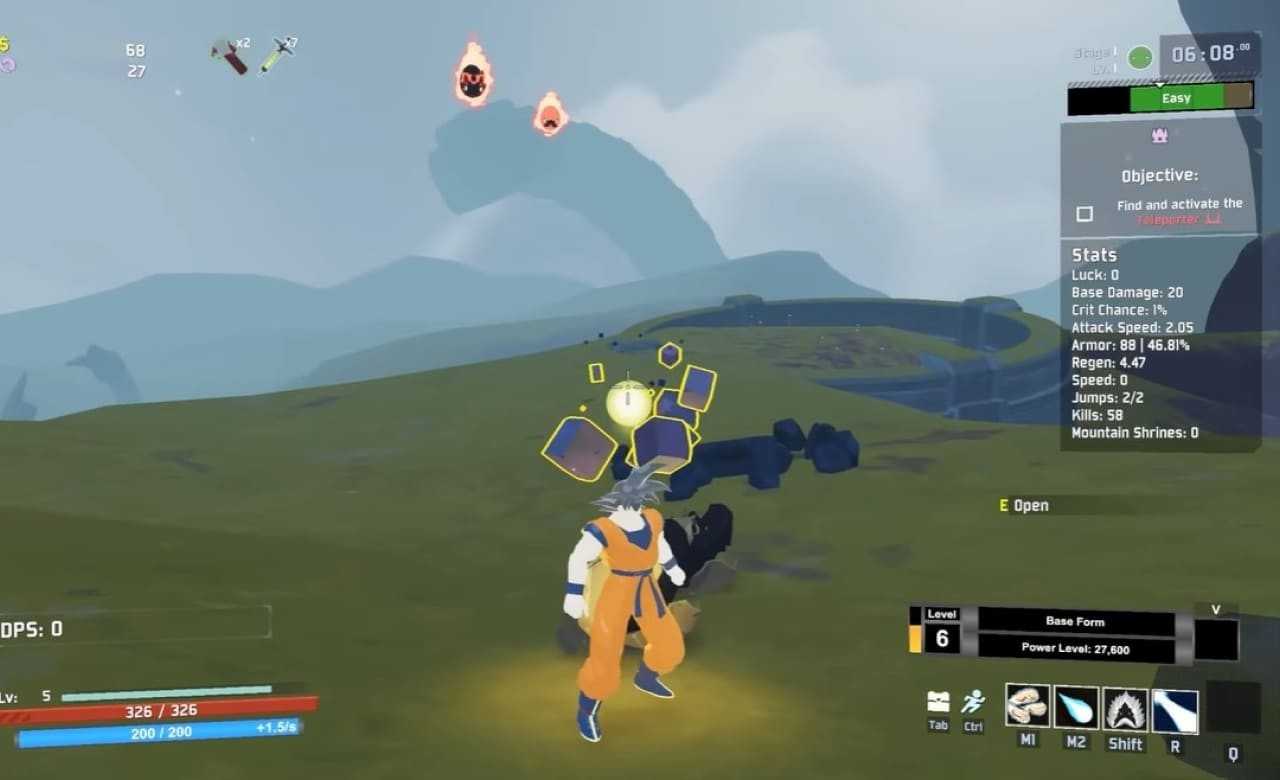Screen dimensions: 1280x780
Task: Use the white energy beam ability
Action: (x=1175, y=710)
